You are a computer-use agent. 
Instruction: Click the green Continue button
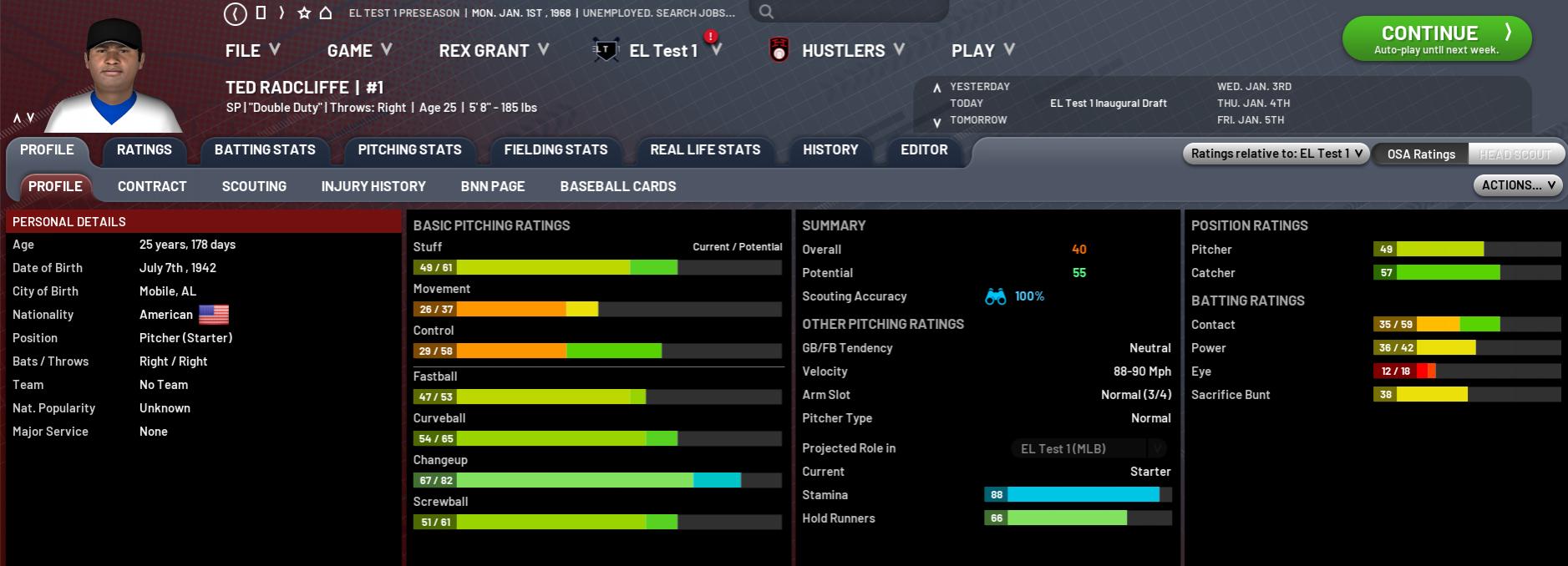[x=1436, y=38]
